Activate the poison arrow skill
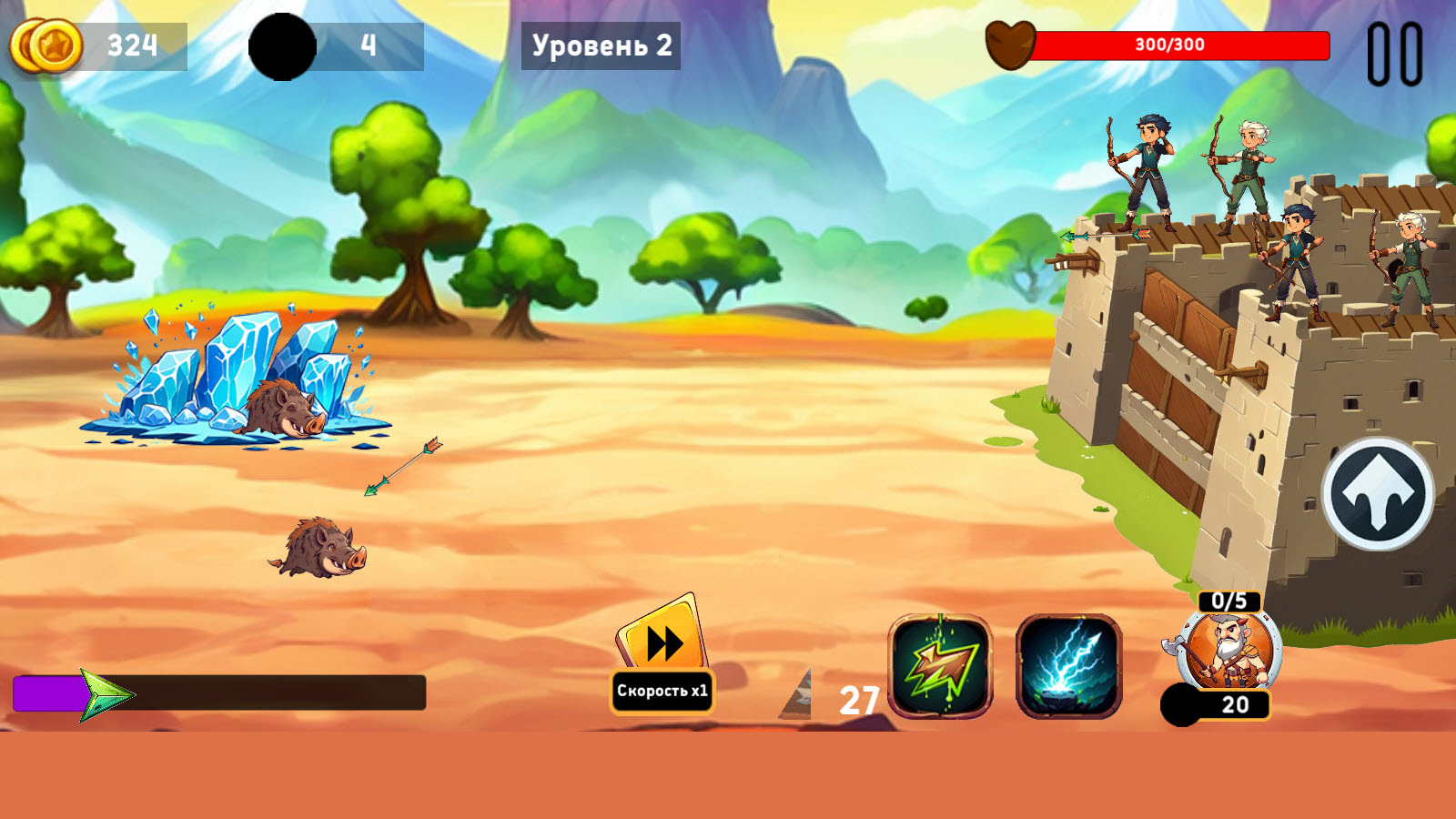Screen dimensions: 1456x819 [939, 667]
